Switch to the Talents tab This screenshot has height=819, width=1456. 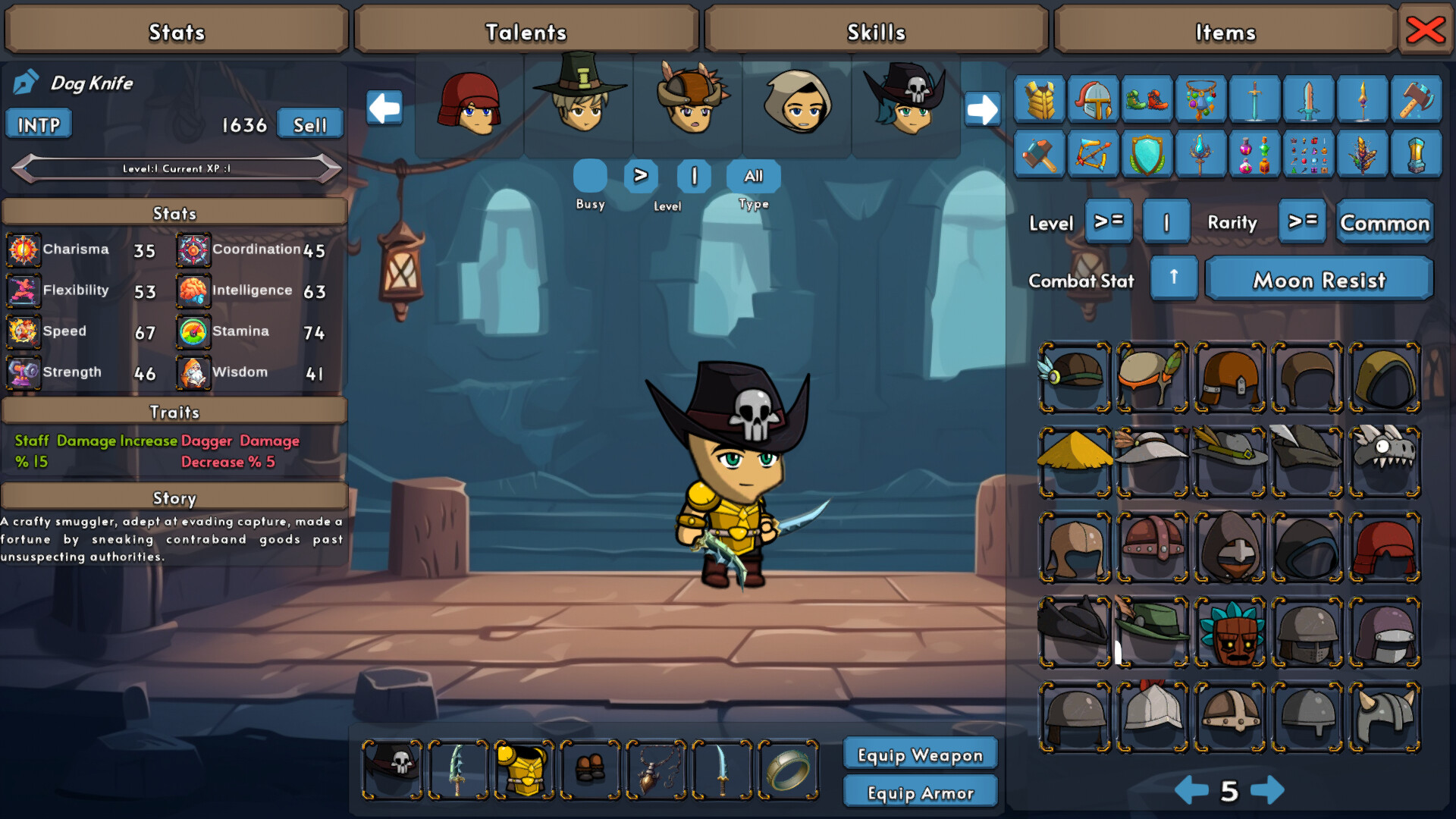pyautogui.click(x=526, y=32)
